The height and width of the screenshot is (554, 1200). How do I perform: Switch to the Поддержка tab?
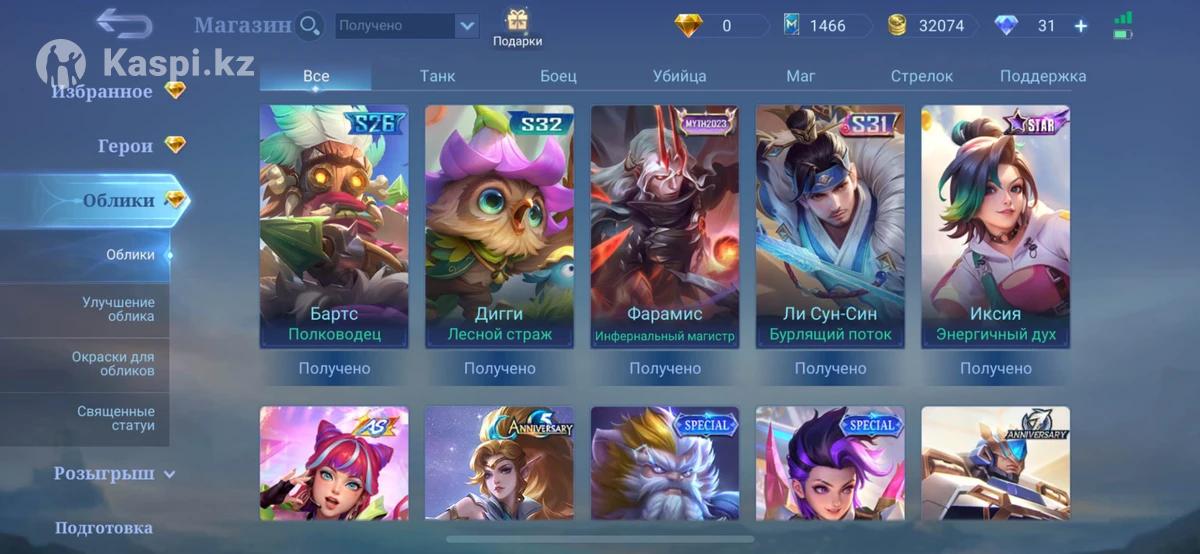point(1042,76)
